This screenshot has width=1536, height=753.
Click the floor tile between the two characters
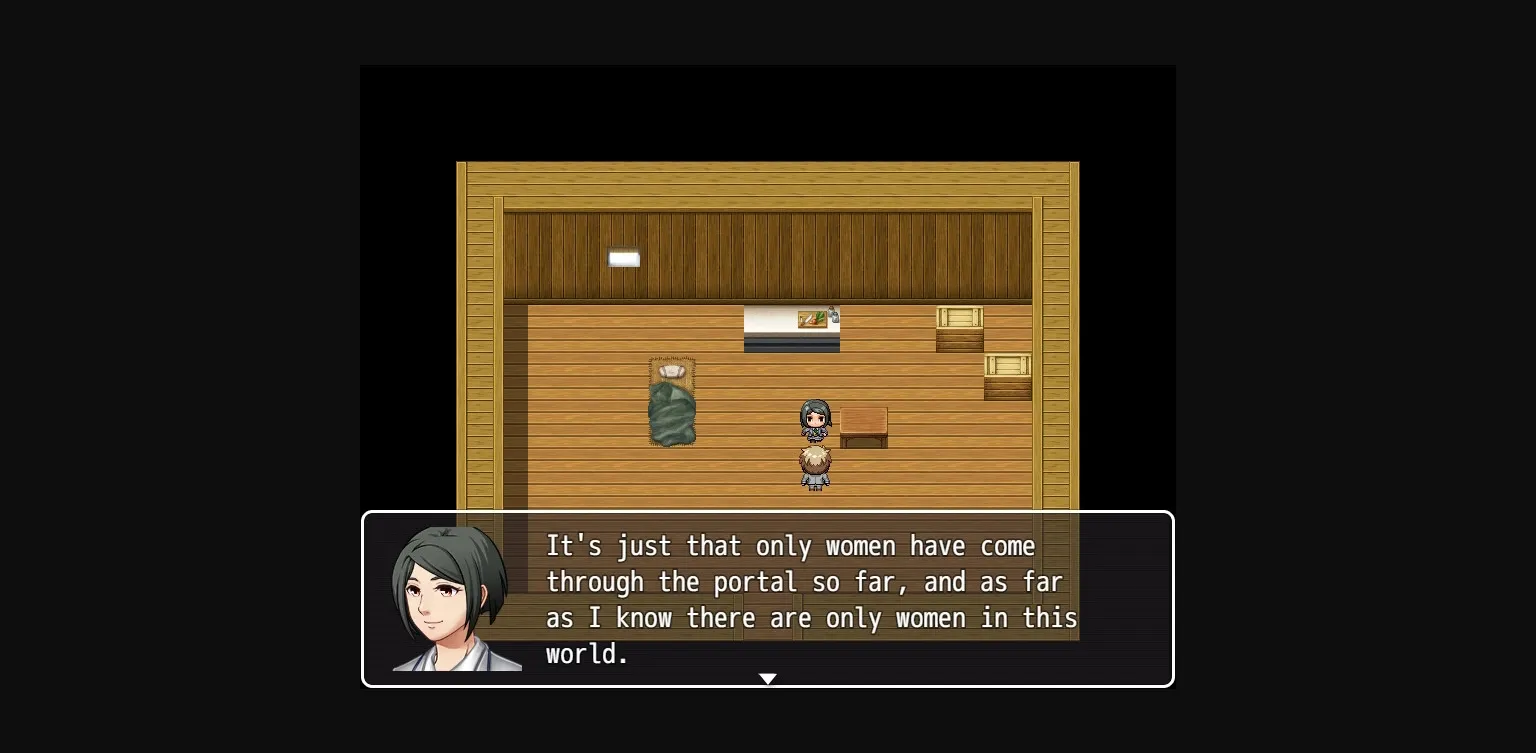tap(815, 443)
